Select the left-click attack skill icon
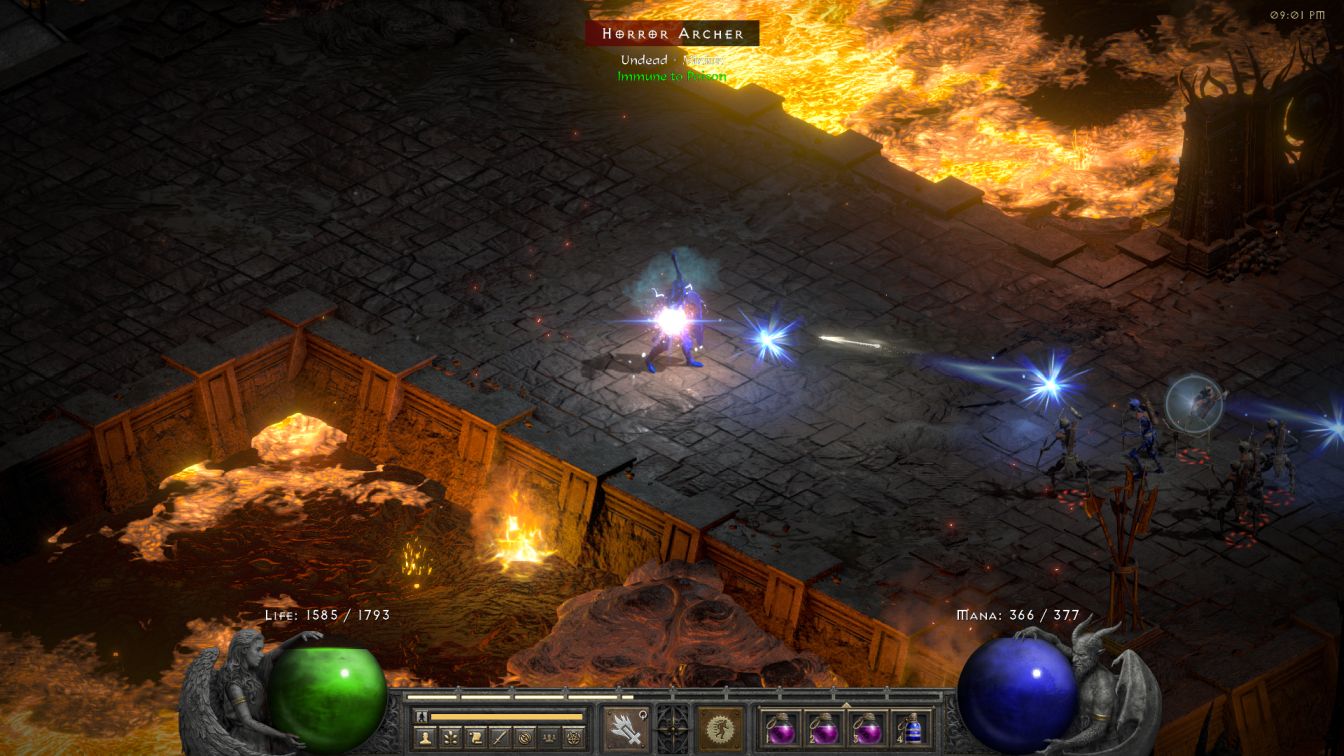The height and width of the screenshot is (756, 1344). click(x=623, y=728)
